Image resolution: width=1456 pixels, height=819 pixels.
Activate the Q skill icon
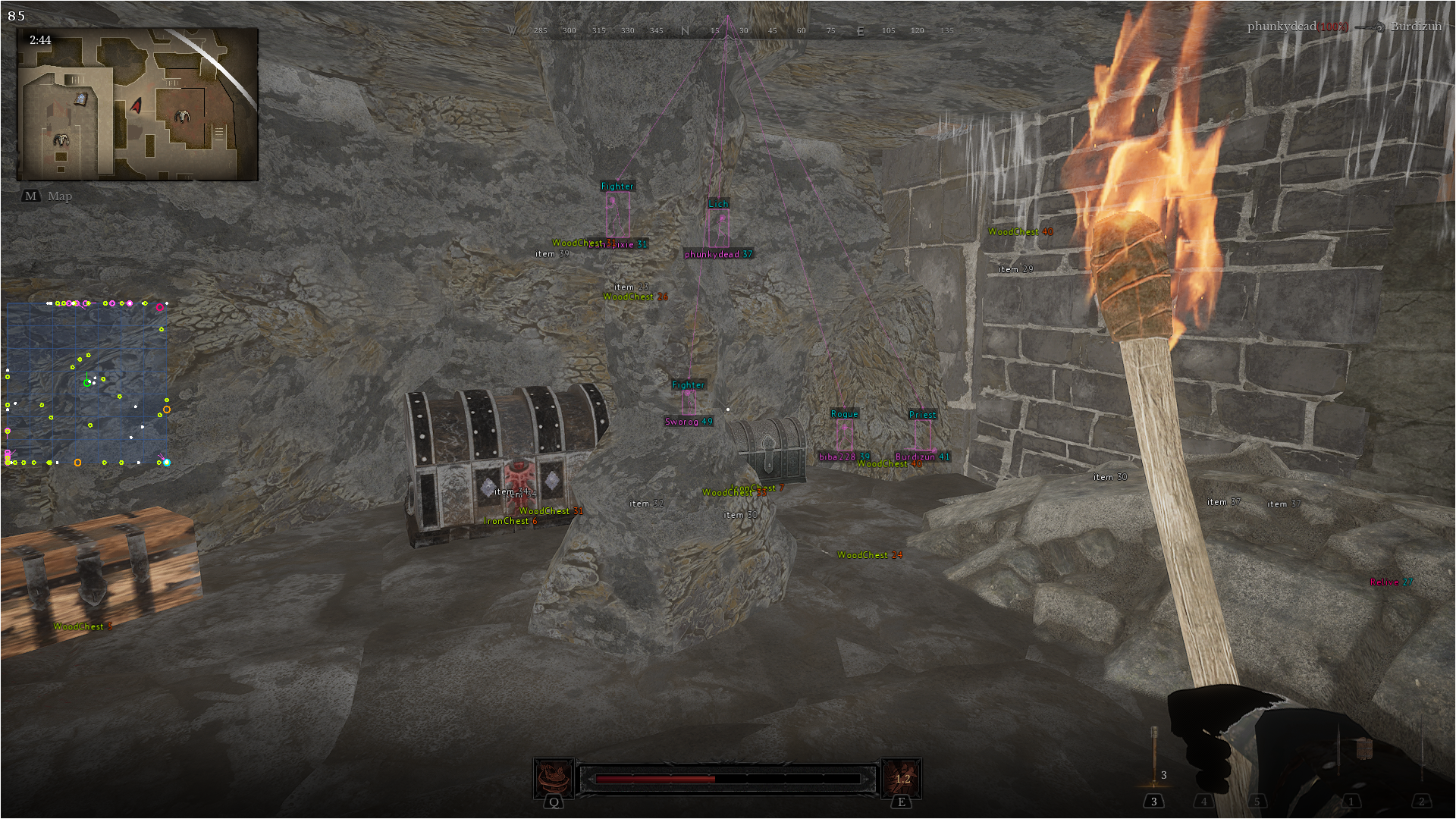554,779
